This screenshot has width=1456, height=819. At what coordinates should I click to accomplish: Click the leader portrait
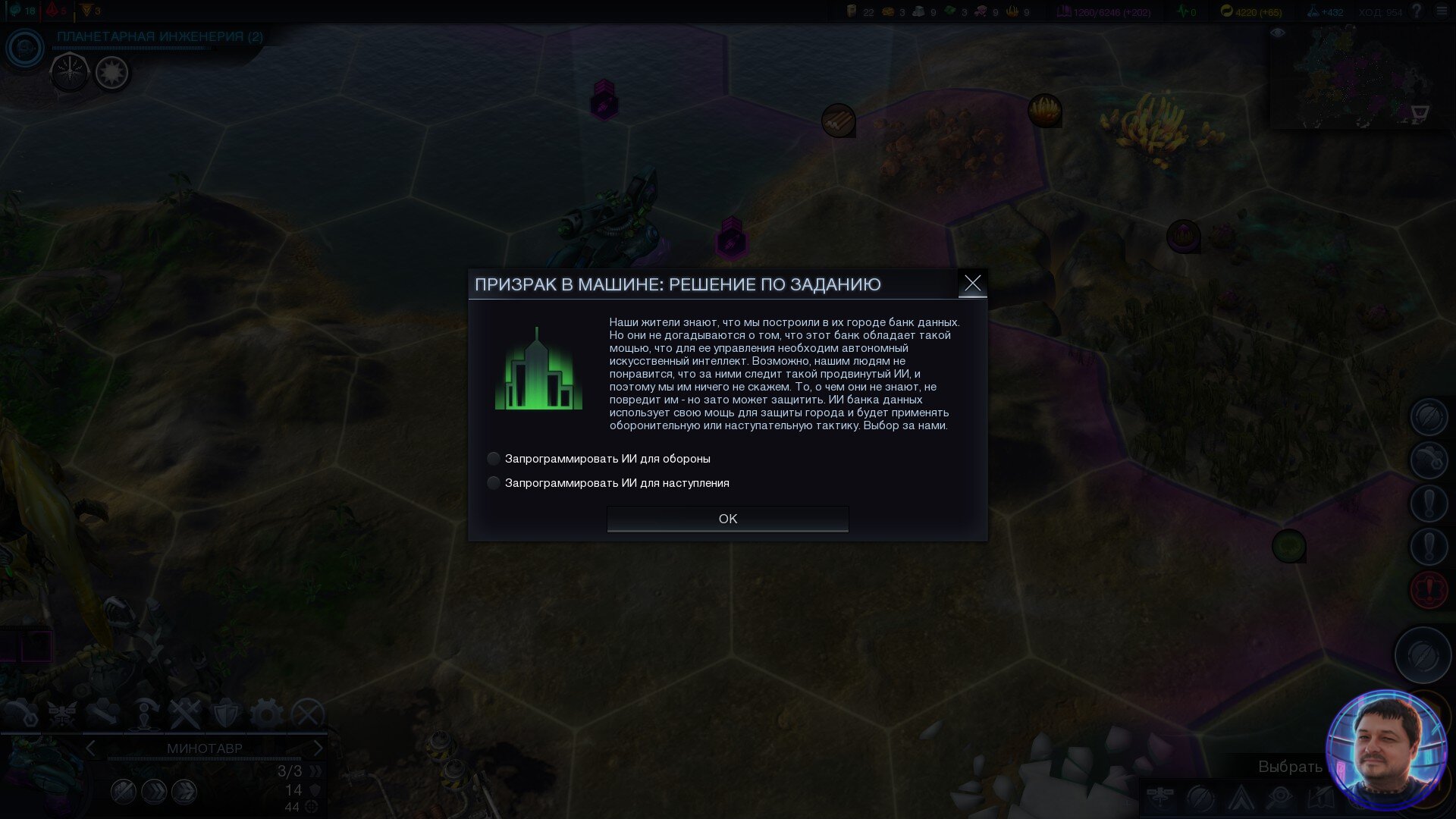tap(1385, 749)
